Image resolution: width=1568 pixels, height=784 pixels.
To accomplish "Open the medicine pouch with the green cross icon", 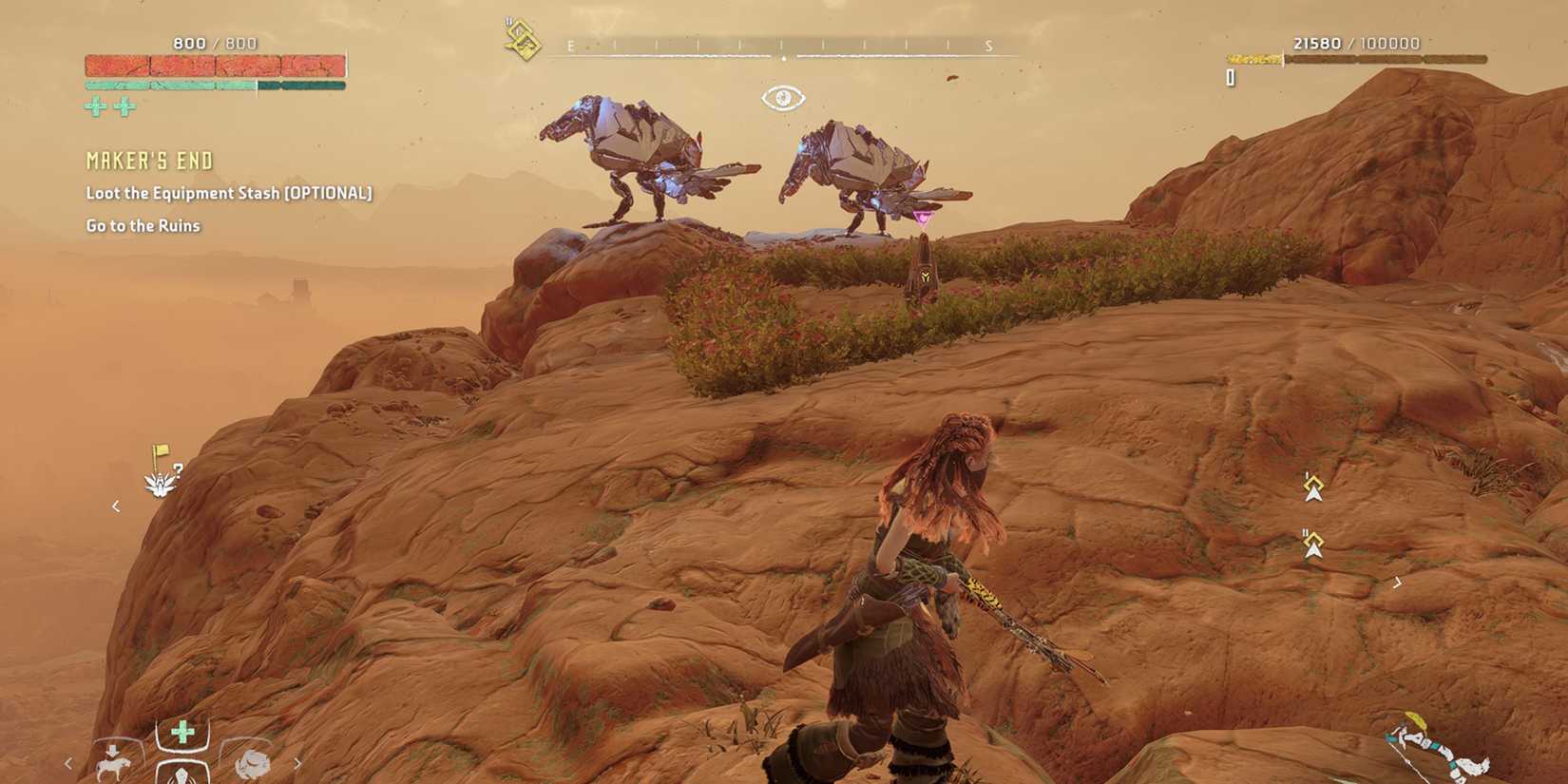I will point(182,734).
